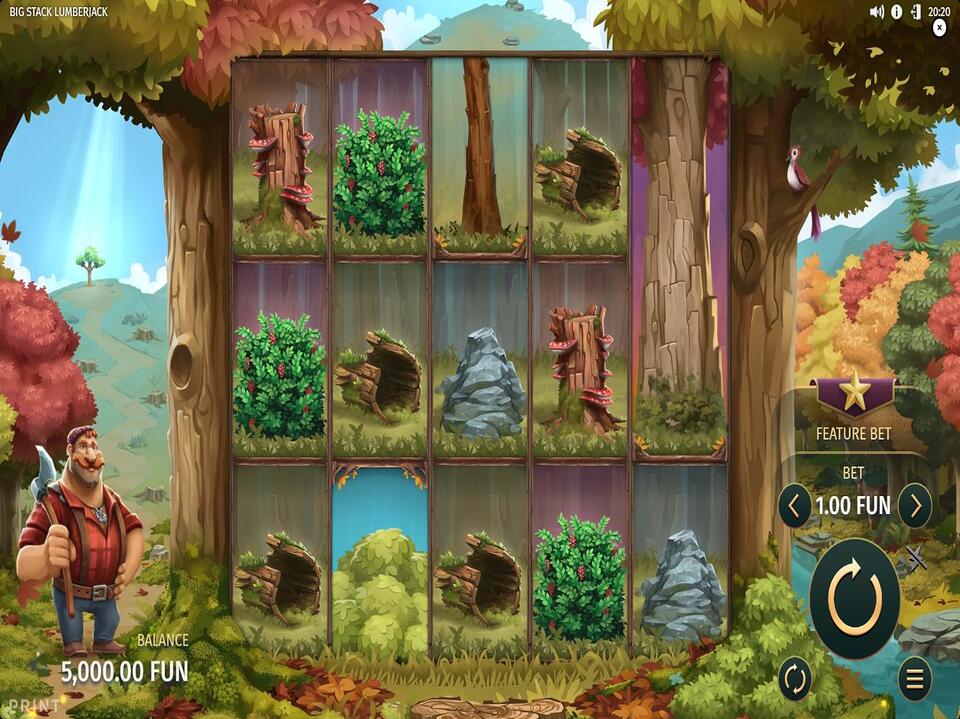Open autoplay with the two-arrow cycle button
Image resolution: width=960 pixels, height=719 pixels.
pyautogui.click(x=794, y=679)
